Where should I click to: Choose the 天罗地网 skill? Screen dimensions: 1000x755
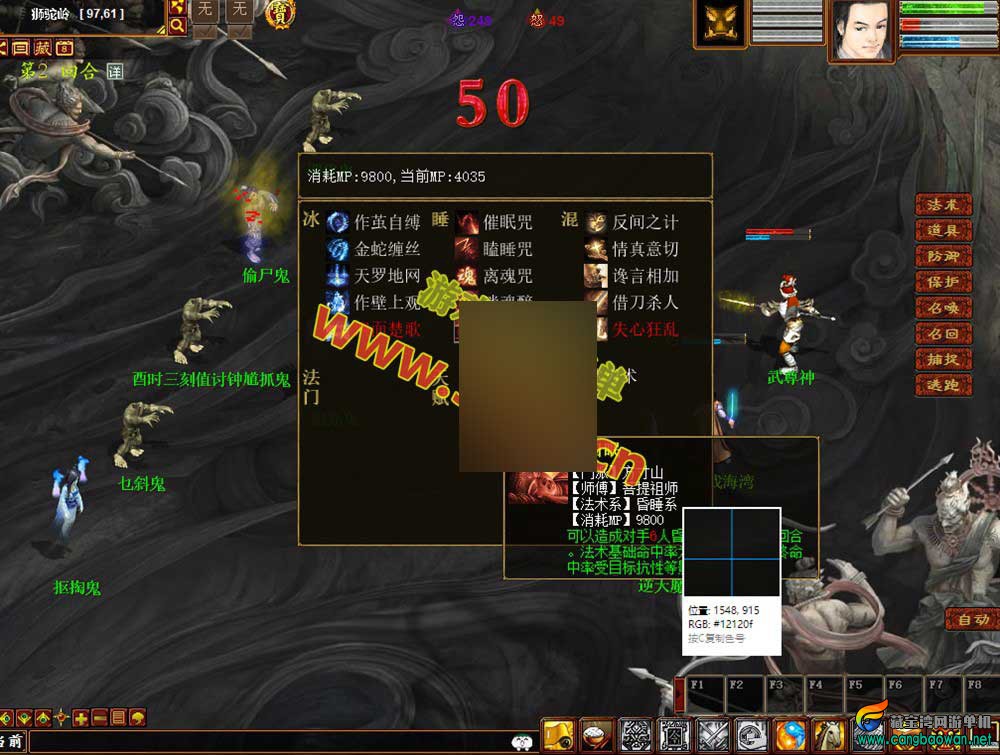[x=387, y=276]
